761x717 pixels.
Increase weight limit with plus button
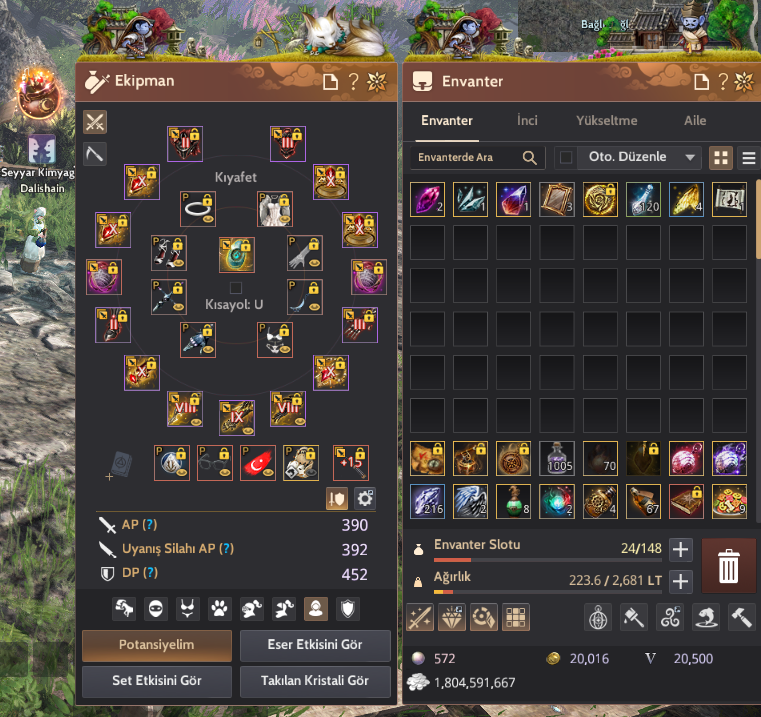(680, 581)
